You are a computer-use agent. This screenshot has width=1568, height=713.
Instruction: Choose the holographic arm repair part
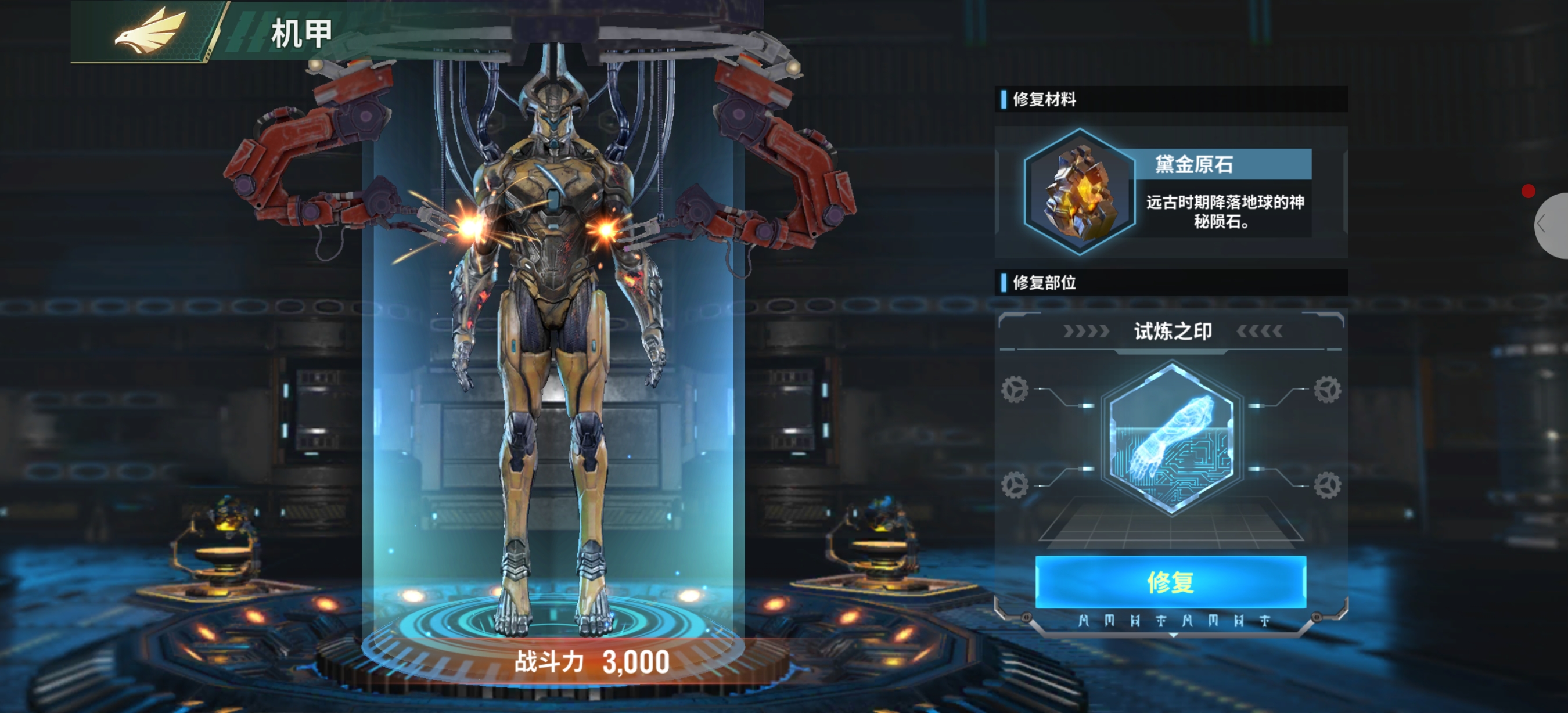pyautogui.click(x=1171, y=437)
